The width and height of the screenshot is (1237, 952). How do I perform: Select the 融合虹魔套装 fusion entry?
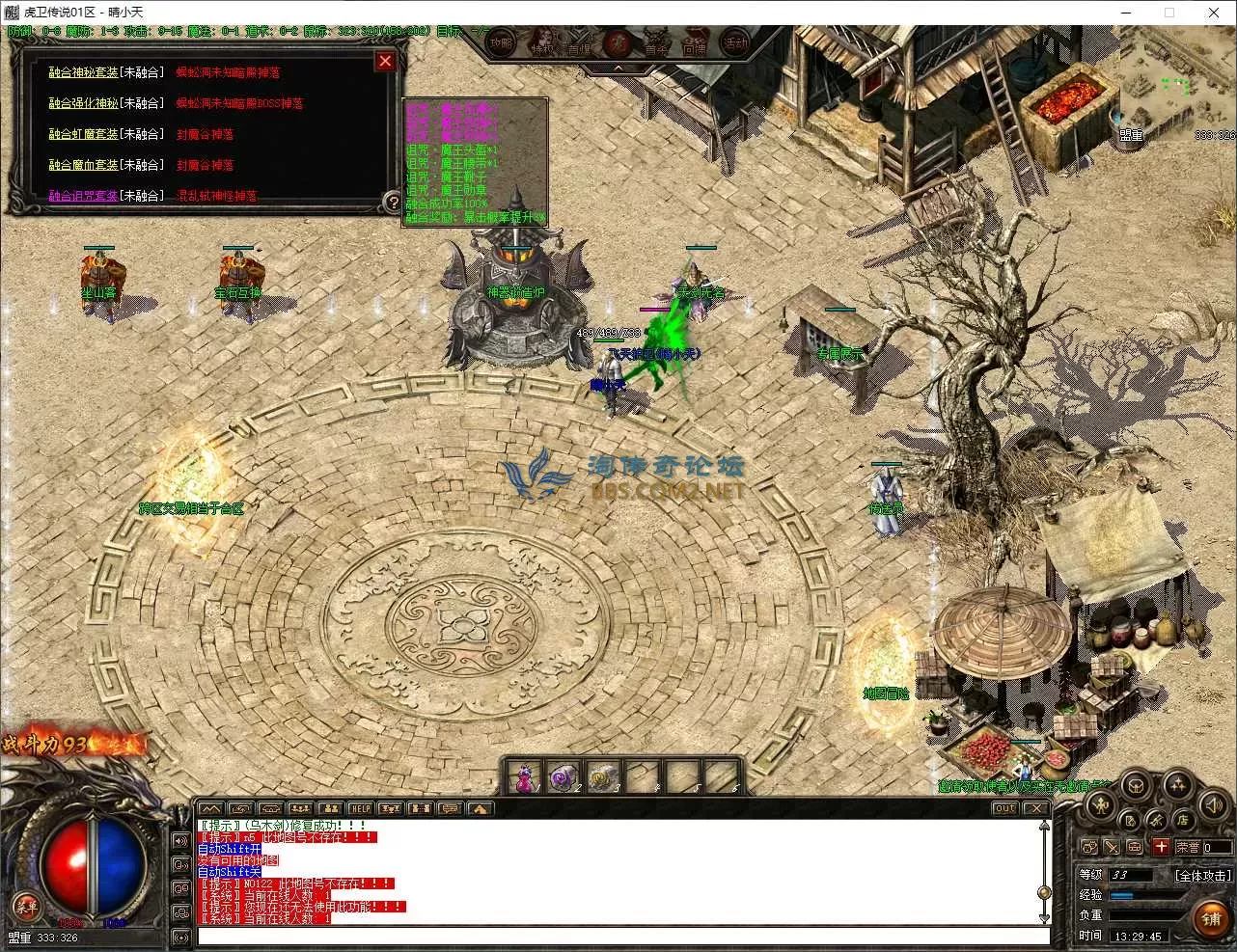tap(84, 134)
